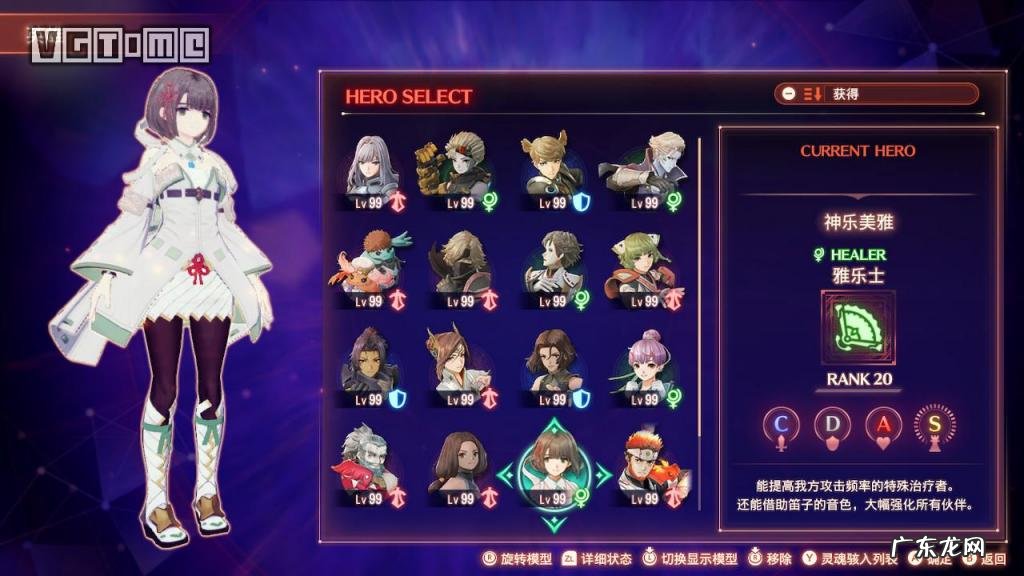This screenshot has height=576, width=1024.
Task: Select the silver-haired woman hero portrait
Action: coord(372,166)
